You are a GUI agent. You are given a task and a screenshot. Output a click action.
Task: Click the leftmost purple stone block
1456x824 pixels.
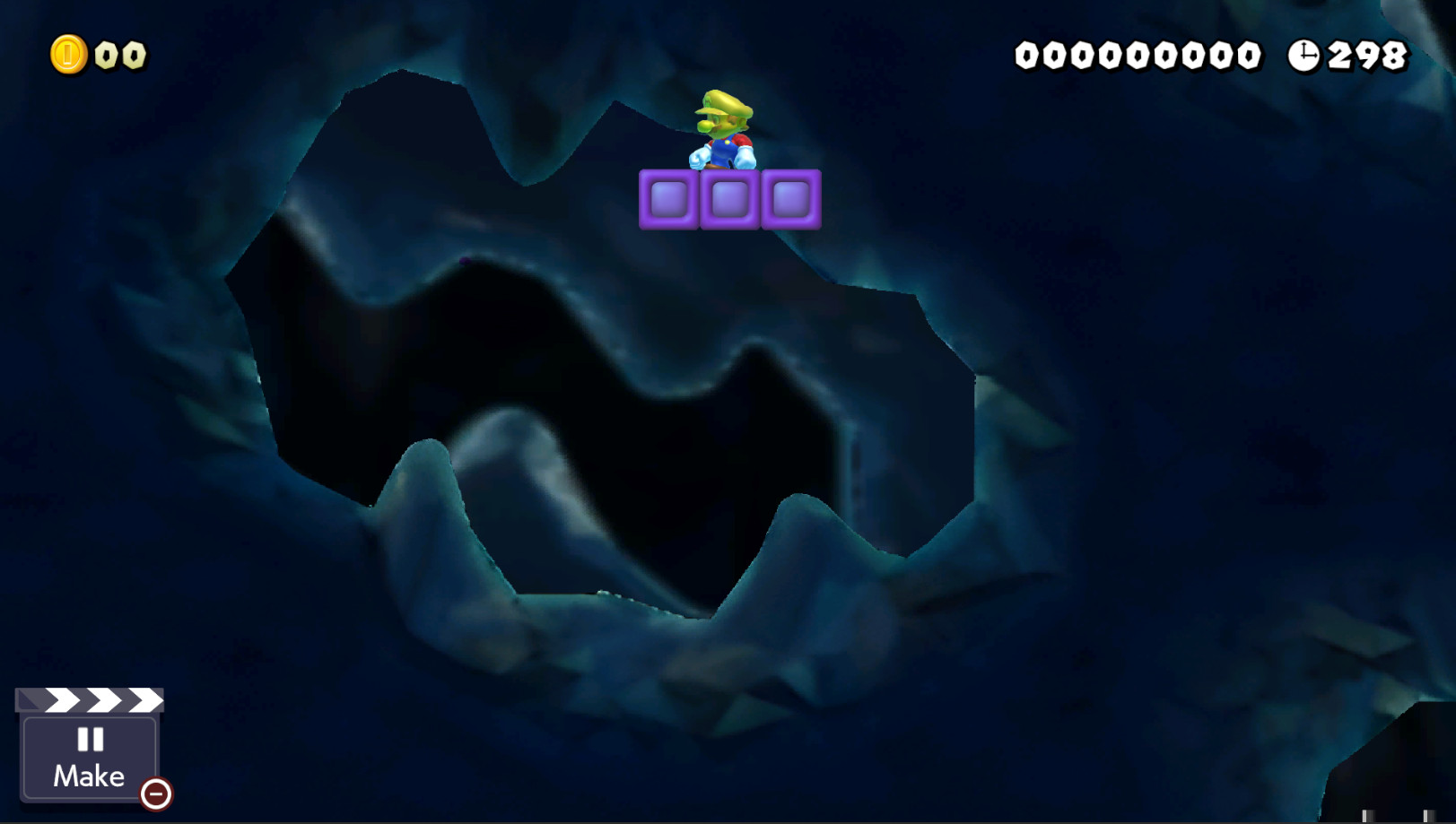pos(668,198)
